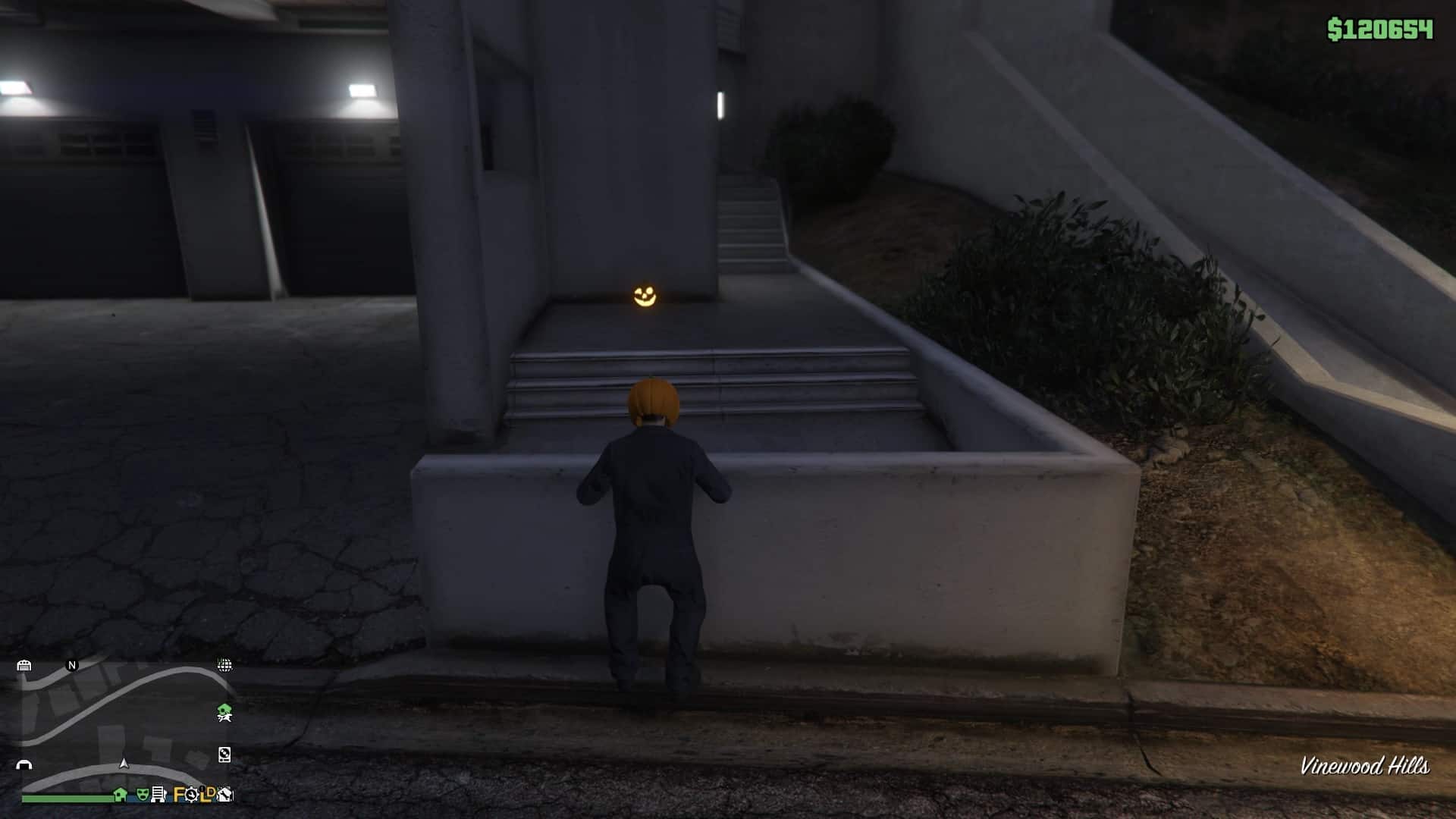Select the theater mask icon on the minimap
This screenshot has height=819, width=1456.
point(142,795)
